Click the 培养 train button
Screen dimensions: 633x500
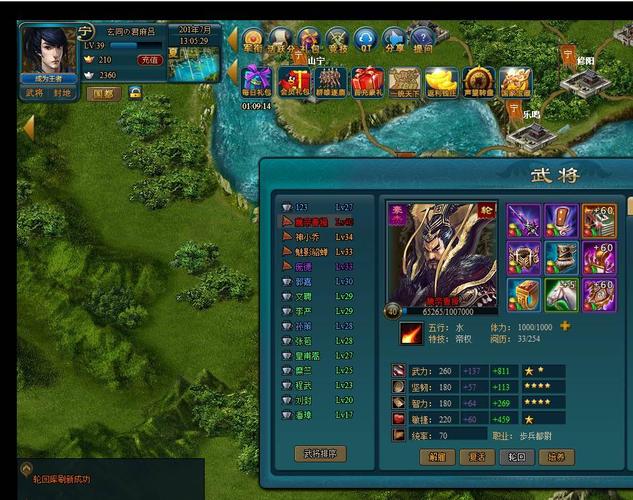(x=555, y=457)
